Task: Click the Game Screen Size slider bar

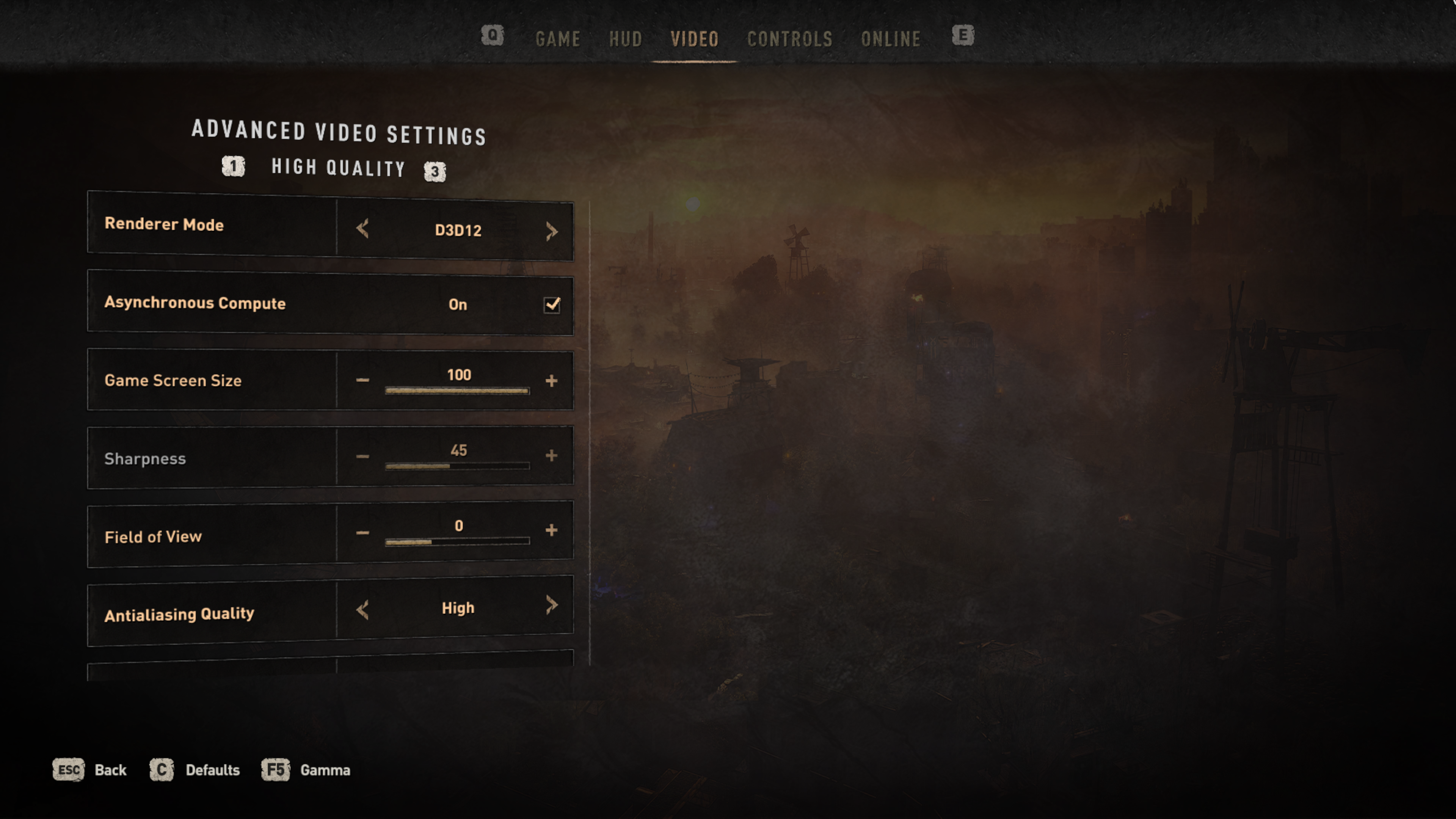Action: click(457, 391)
